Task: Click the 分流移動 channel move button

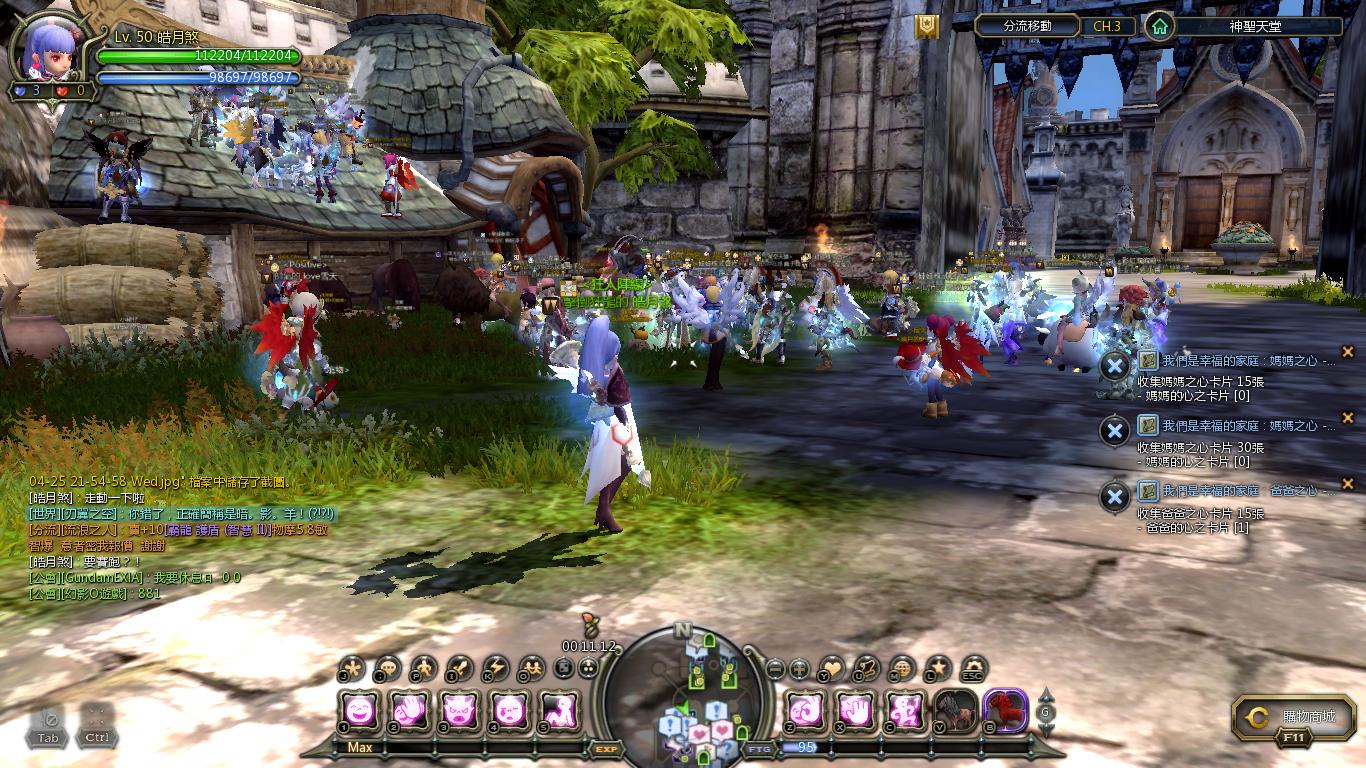Action: pos(1027,26)
